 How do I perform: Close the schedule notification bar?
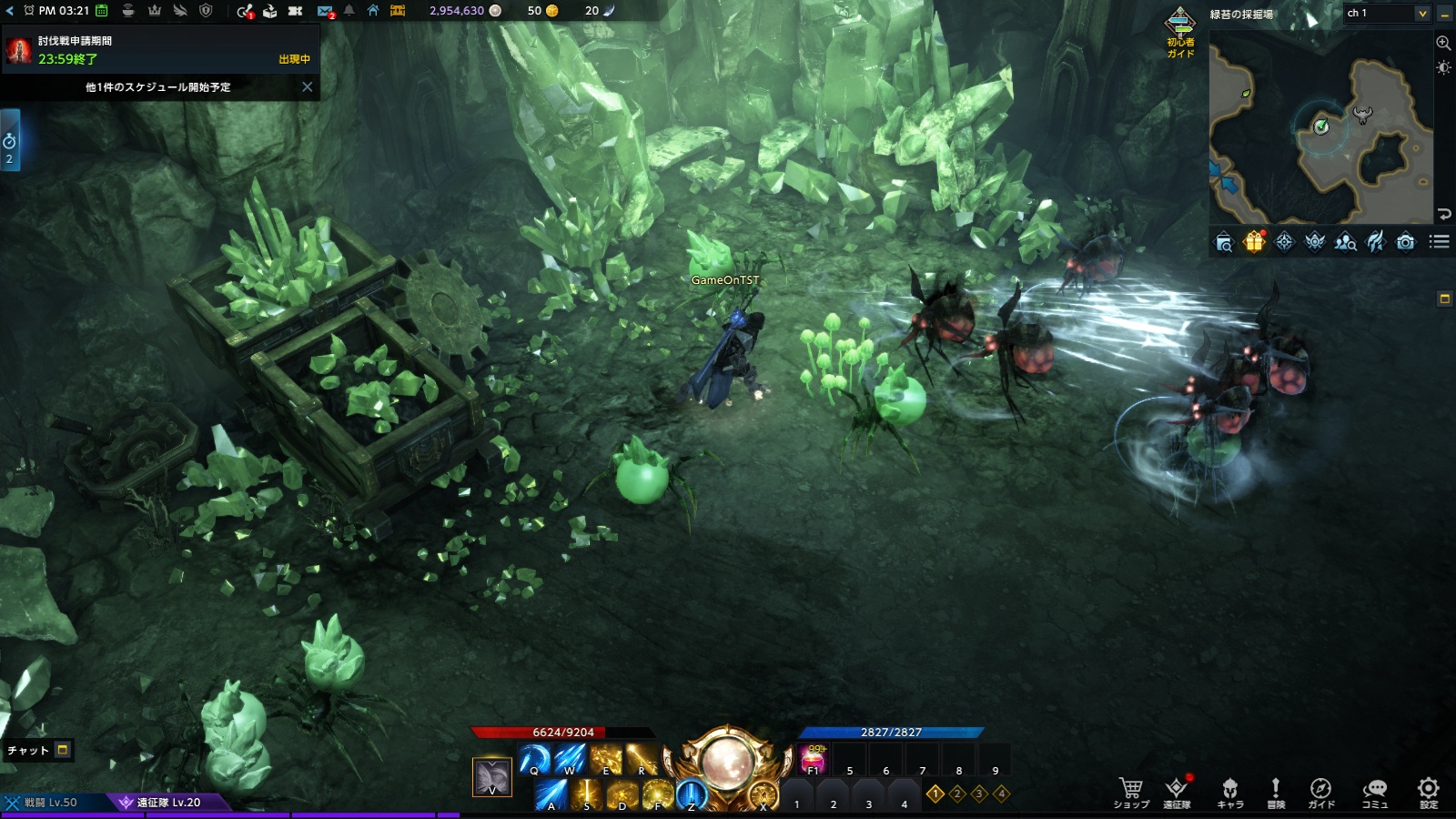308,87
